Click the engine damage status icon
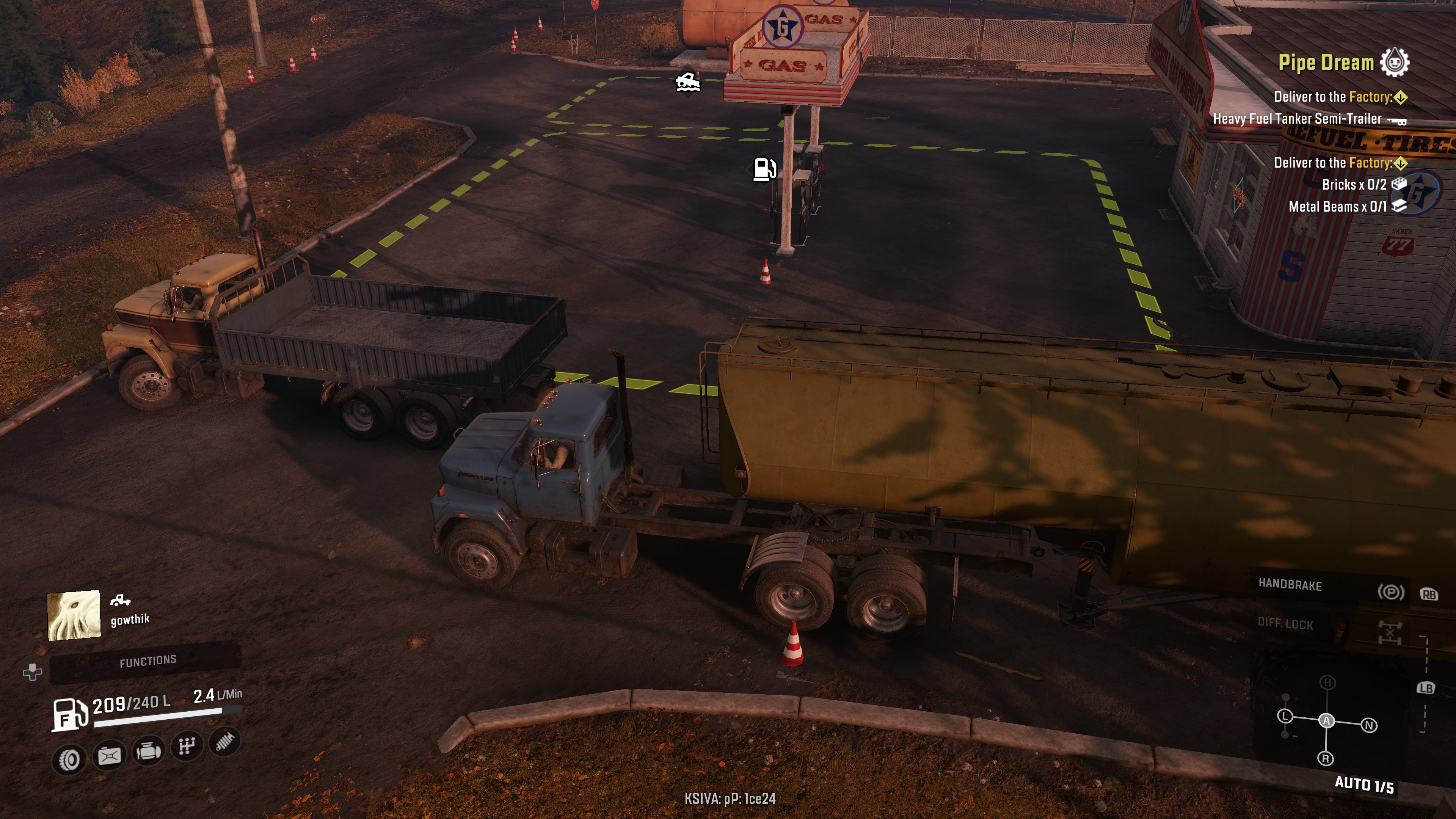This screenshot has width=1456, height=819. [x=148, y=751]
